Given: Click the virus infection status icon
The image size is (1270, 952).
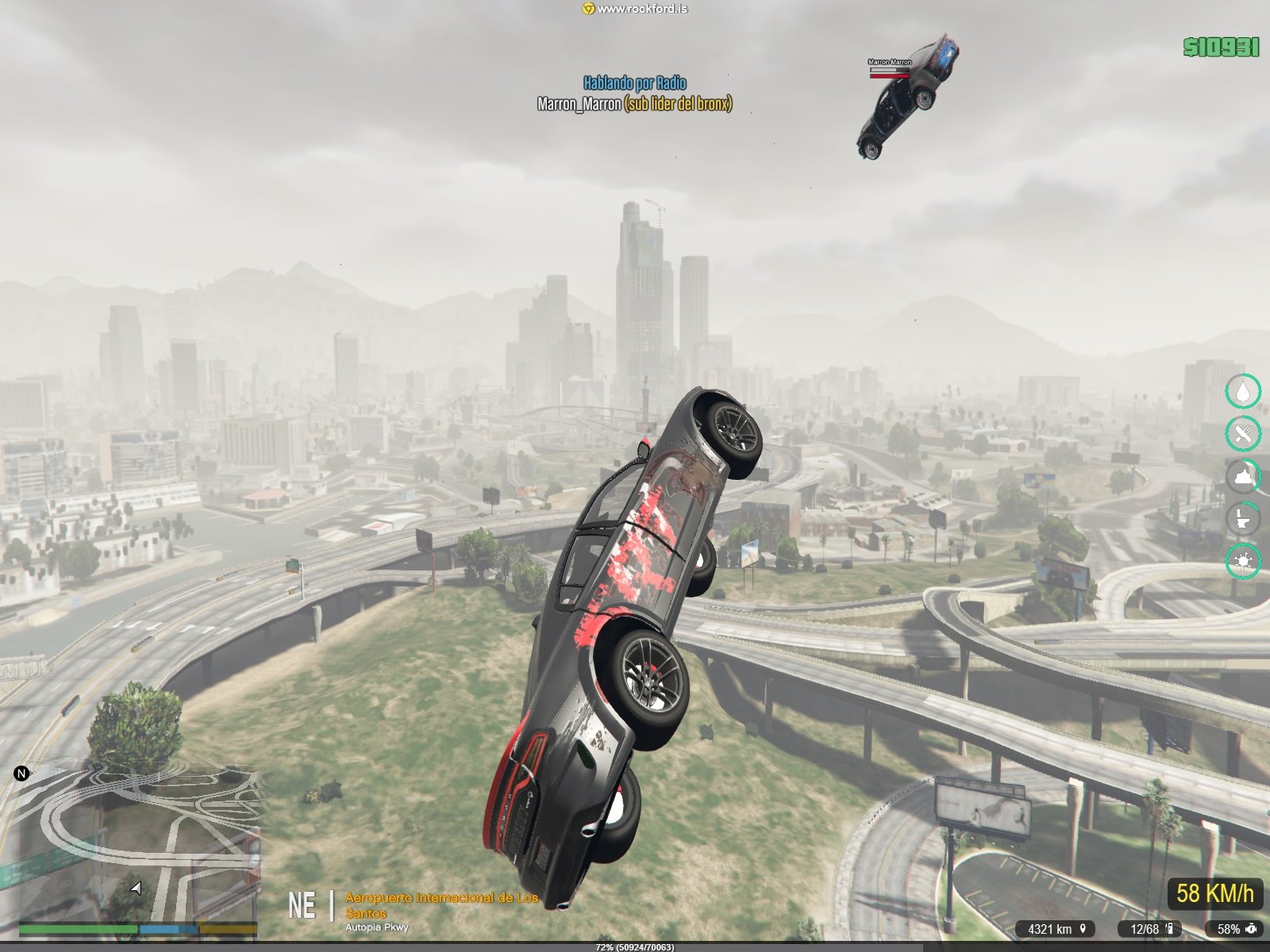Looking at the screenshot, I should click(x=1243, y=562).
